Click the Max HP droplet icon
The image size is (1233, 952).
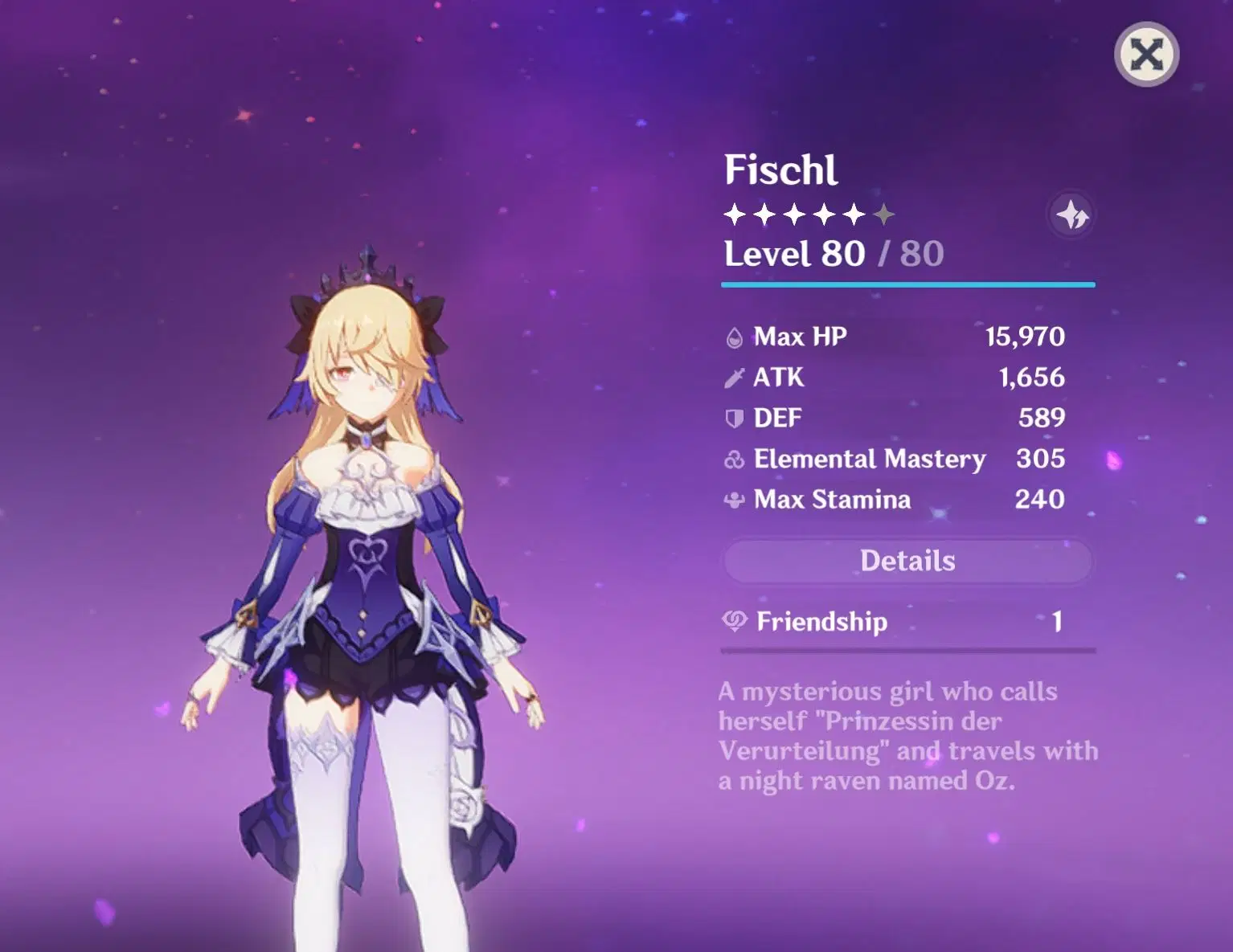(734, 337)
